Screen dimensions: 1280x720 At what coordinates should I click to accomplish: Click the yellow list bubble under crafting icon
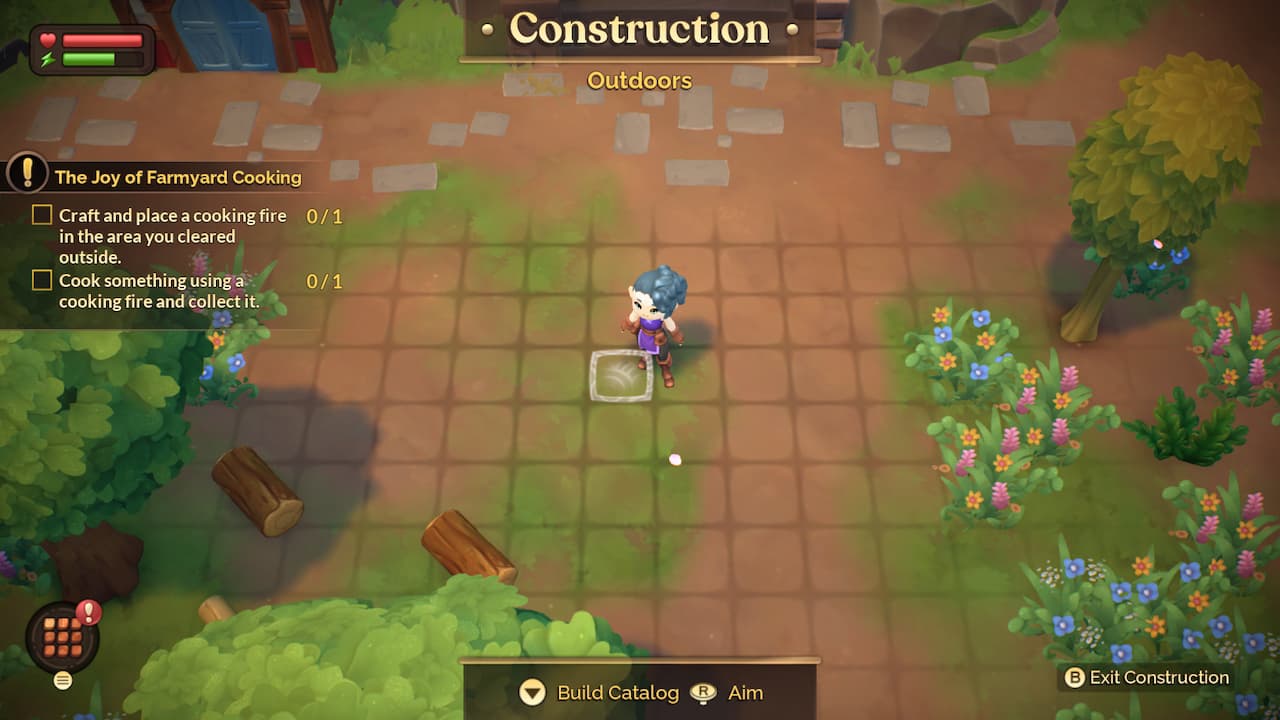pyautogui.click(x=62, y=679)
